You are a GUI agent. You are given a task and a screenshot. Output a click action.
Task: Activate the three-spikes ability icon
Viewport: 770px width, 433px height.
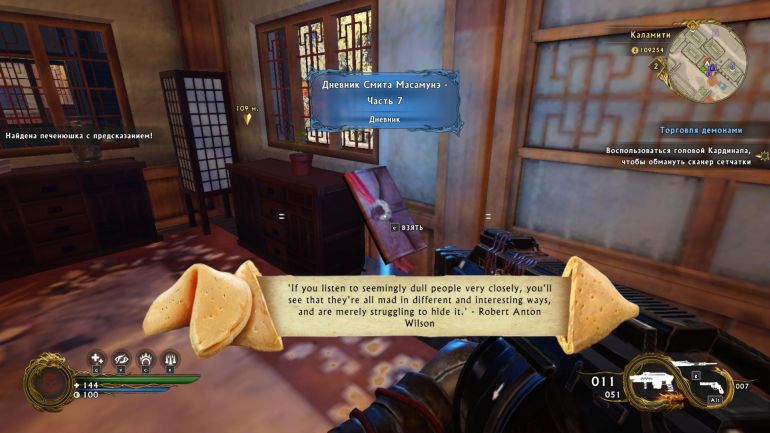click(x=170, y=359)
